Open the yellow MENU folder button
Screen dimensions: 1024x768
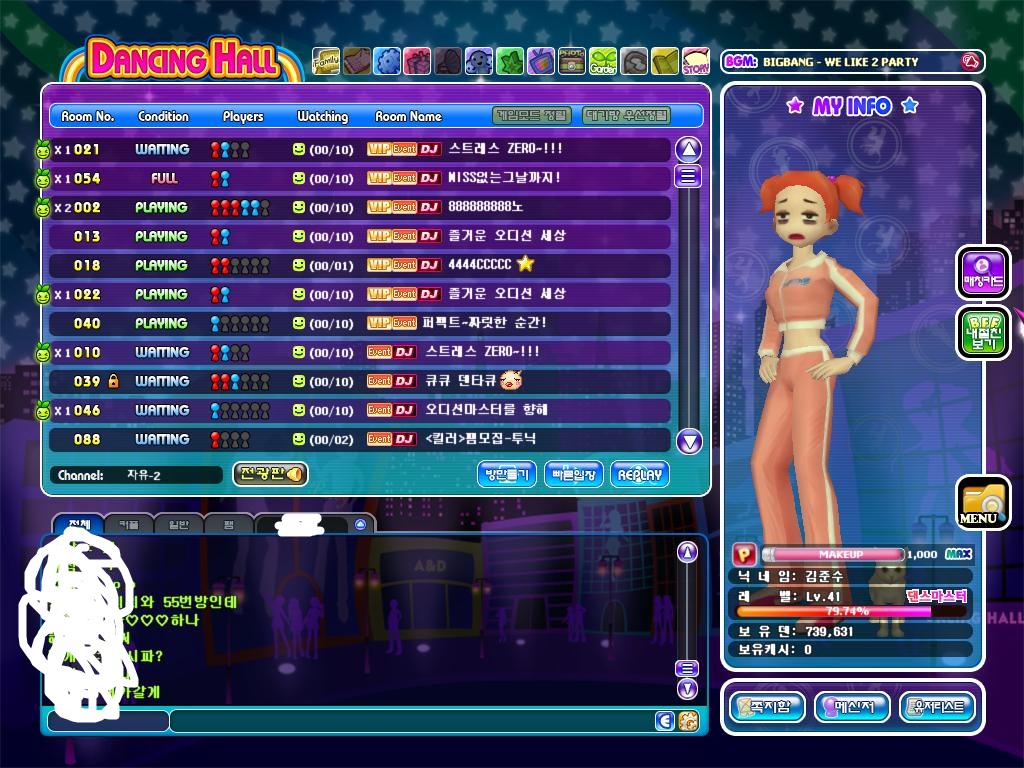[x=982, y=502]
